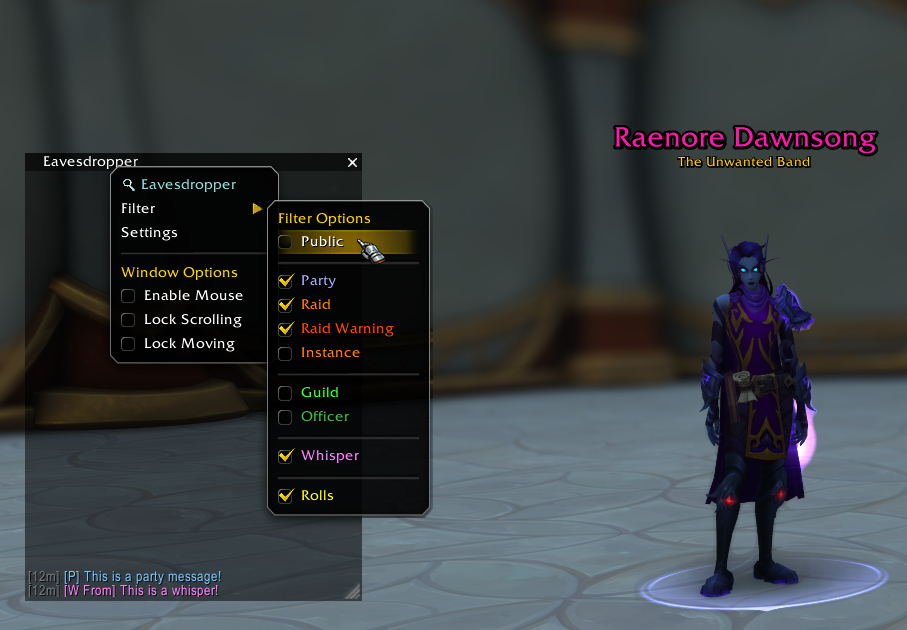Toggle the Rolls filter off
The width and height of the screenshot is (907, 630).
(x=286, y=496)
